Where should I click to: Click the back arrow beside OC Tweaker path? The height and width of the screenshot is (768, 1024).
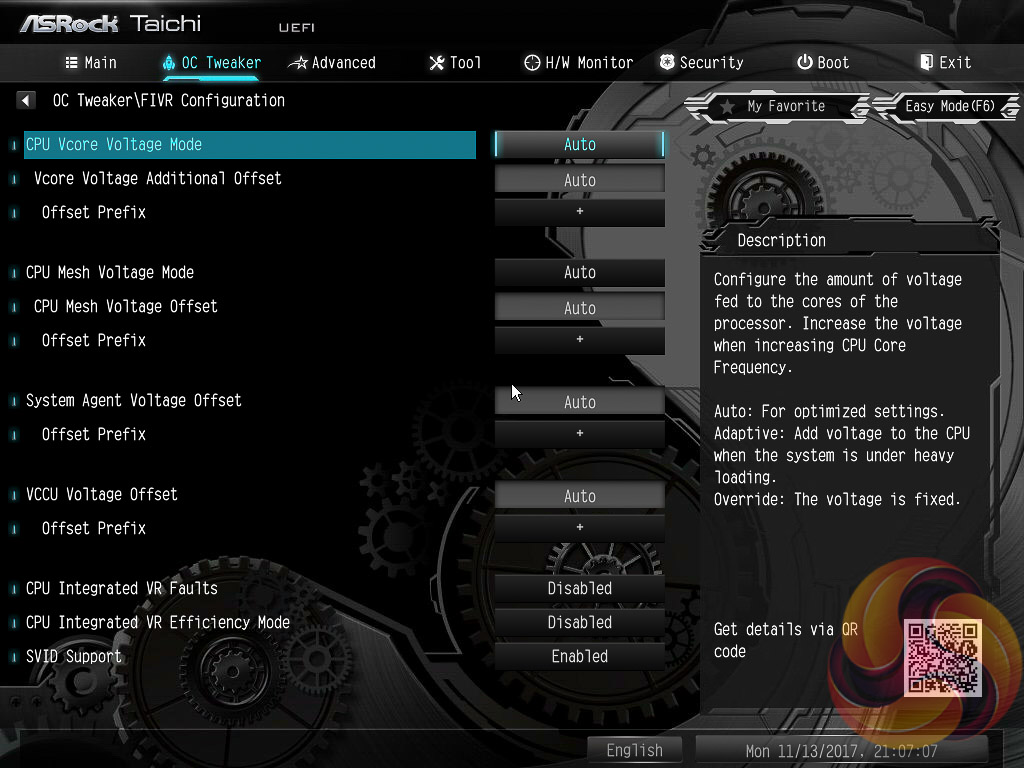(x=26, y=100)
